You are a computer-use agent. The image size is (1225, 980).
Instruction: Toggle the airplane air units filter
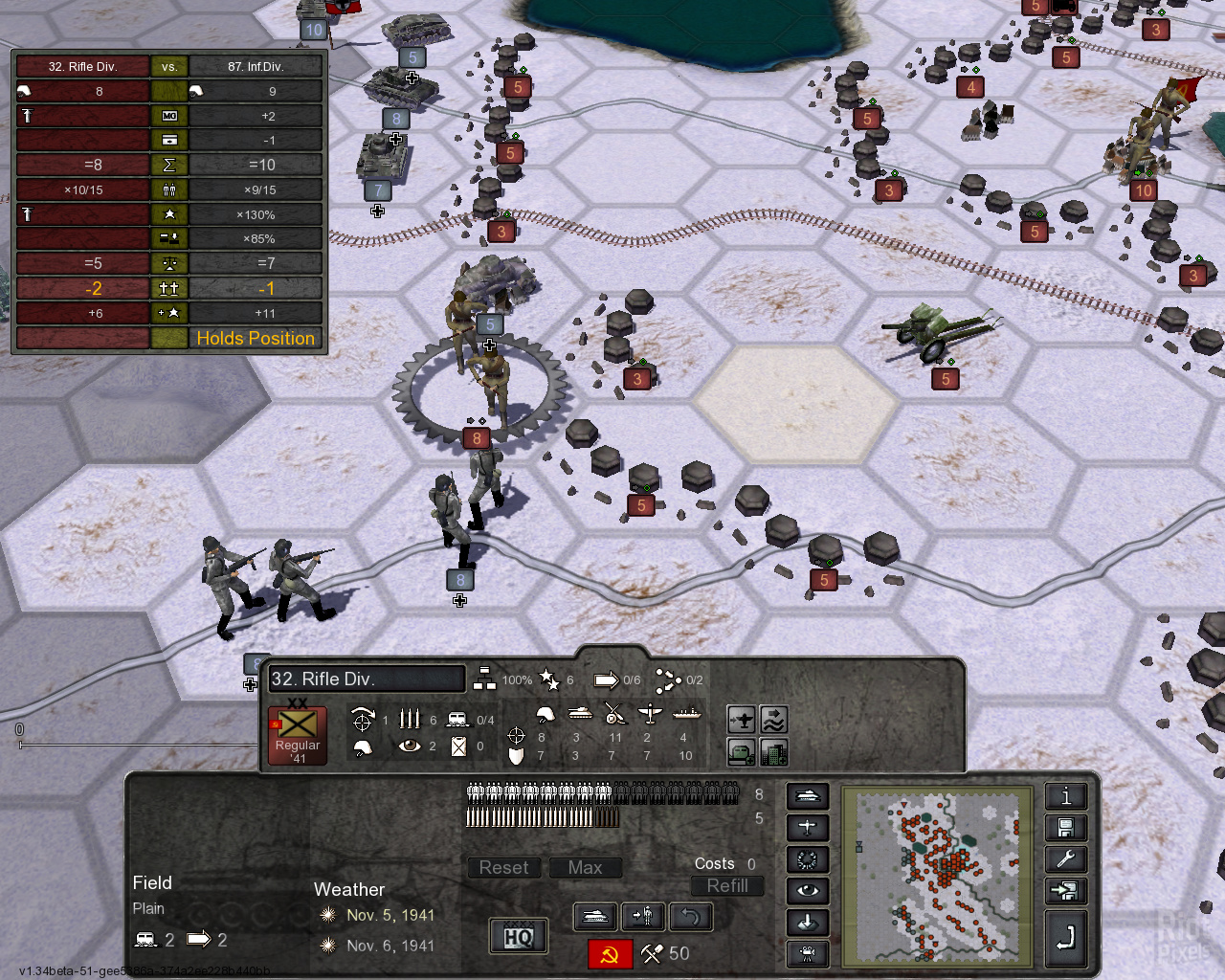(807, 828)
